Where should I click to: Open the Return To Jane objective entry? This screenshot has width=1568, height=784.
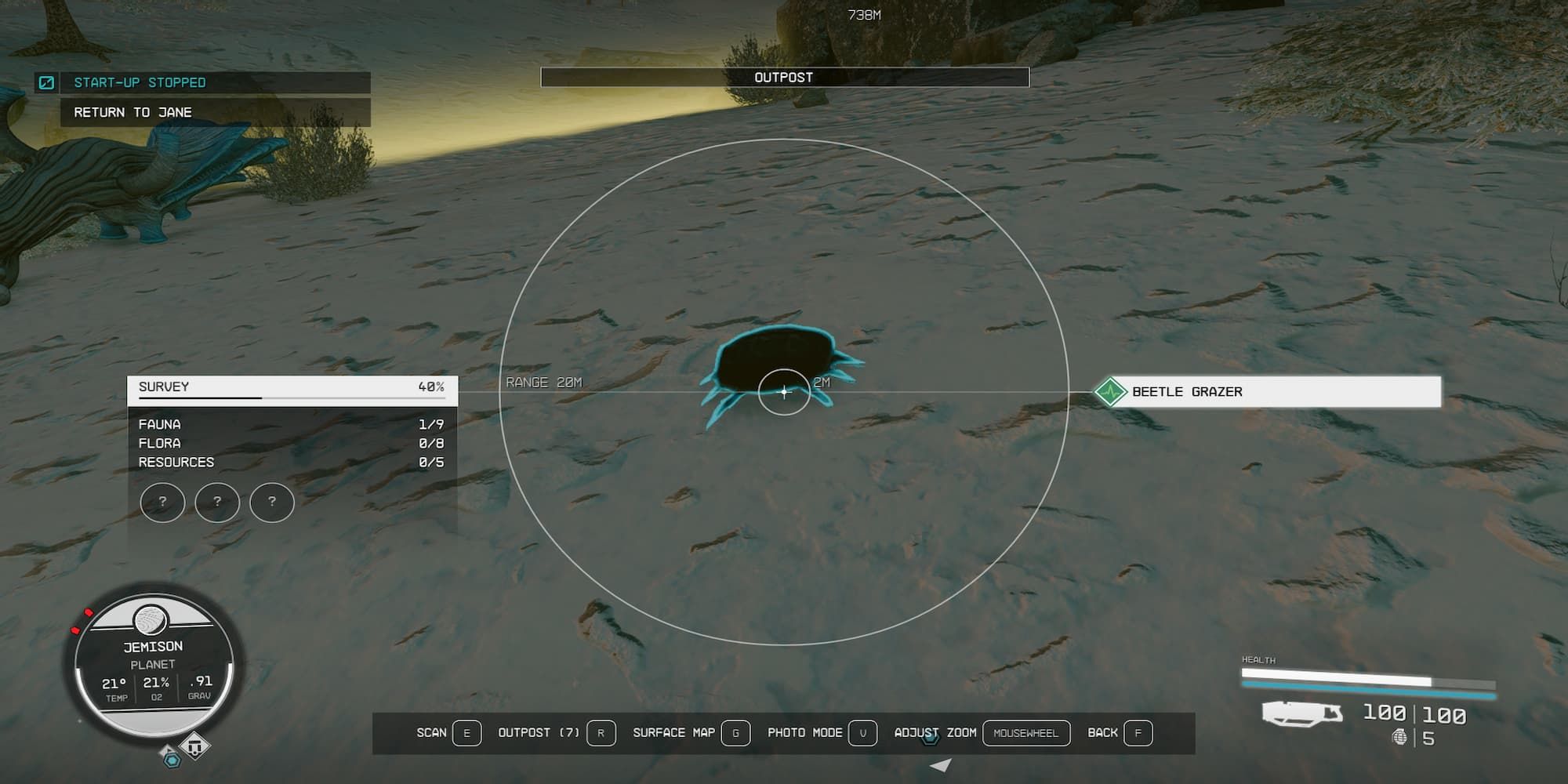(132, 111)
